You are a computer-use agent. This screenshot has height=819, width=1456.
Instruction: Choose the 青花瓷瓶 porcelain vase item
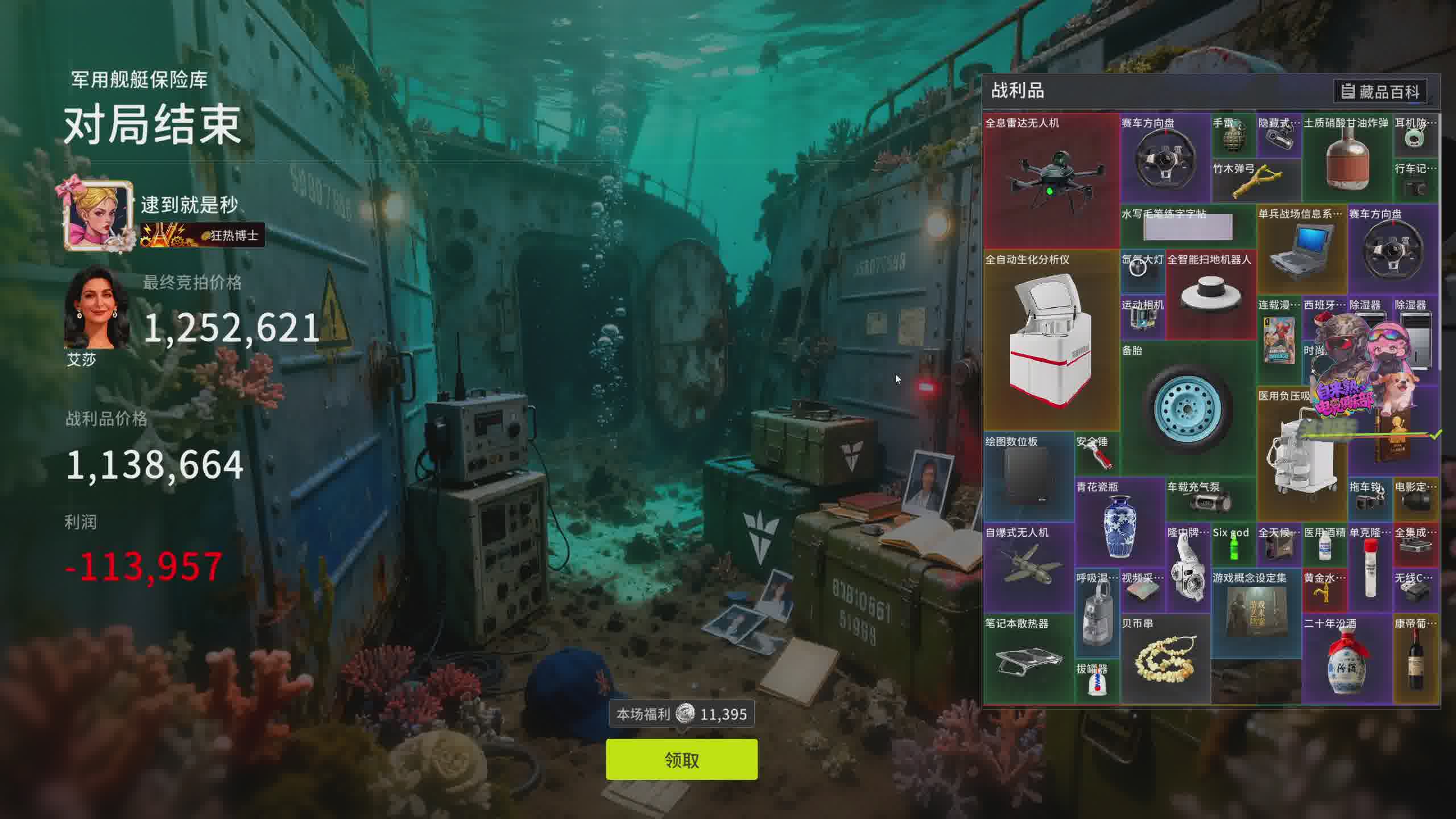[x=1119, y=522]
